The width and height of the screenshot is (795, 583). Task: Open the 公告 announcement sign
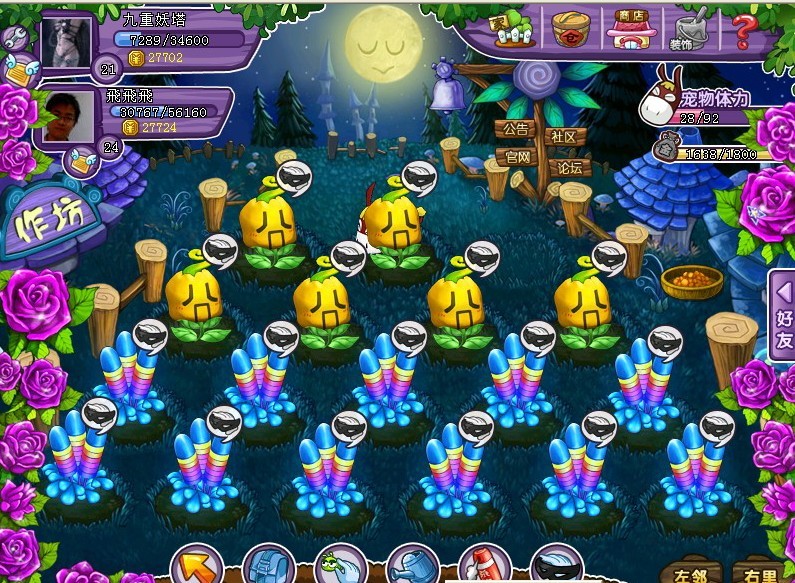click(515, 130)
